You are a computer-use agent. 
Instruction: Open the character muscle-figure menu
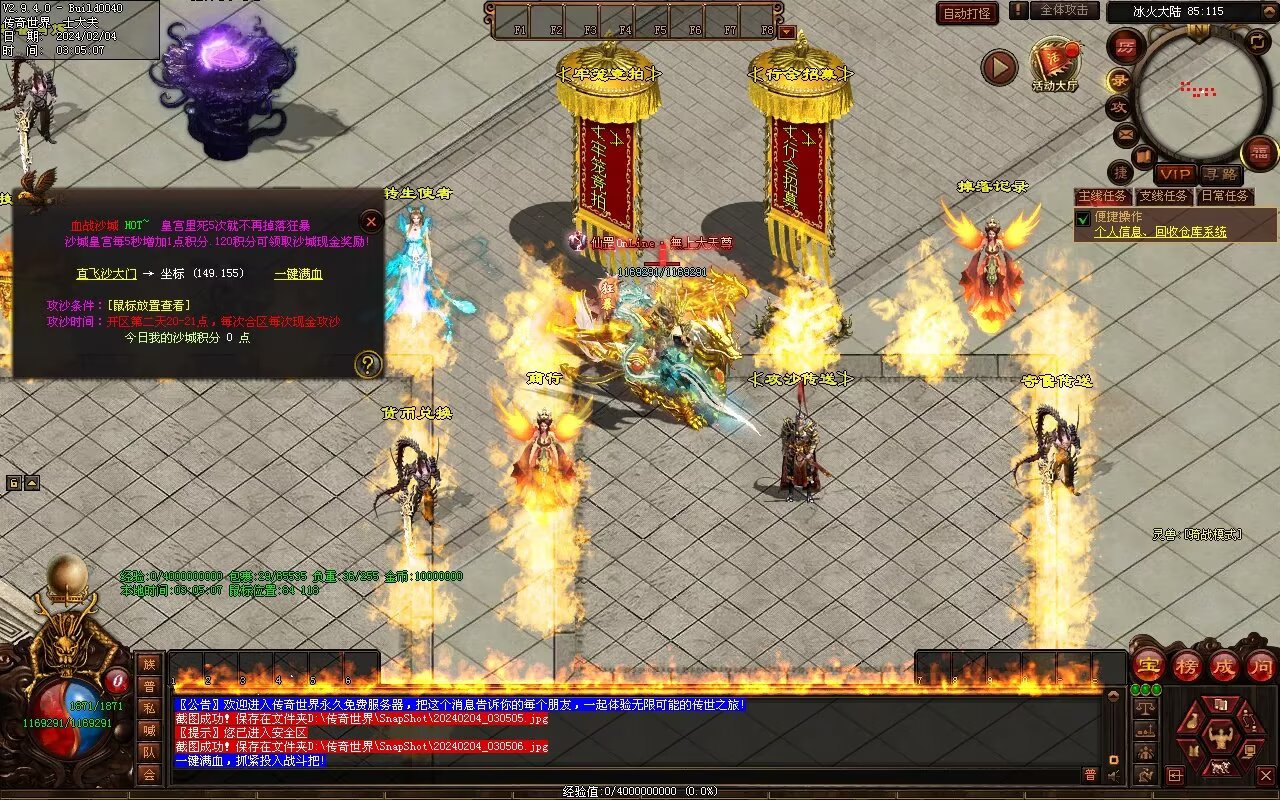1219,737
